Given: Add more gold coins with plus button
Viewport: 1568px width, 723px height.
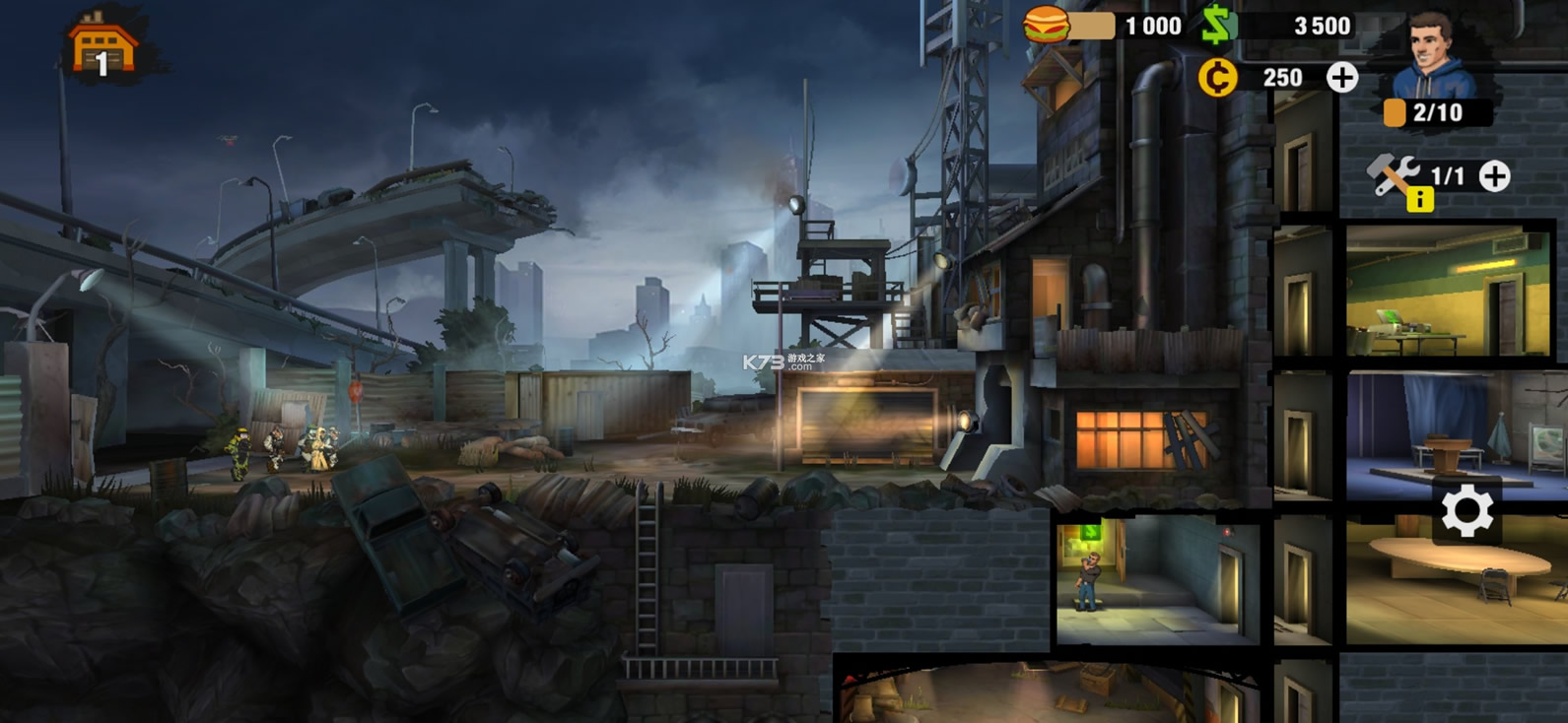Looking at the screenshot, I should [x=1341, y=78].
